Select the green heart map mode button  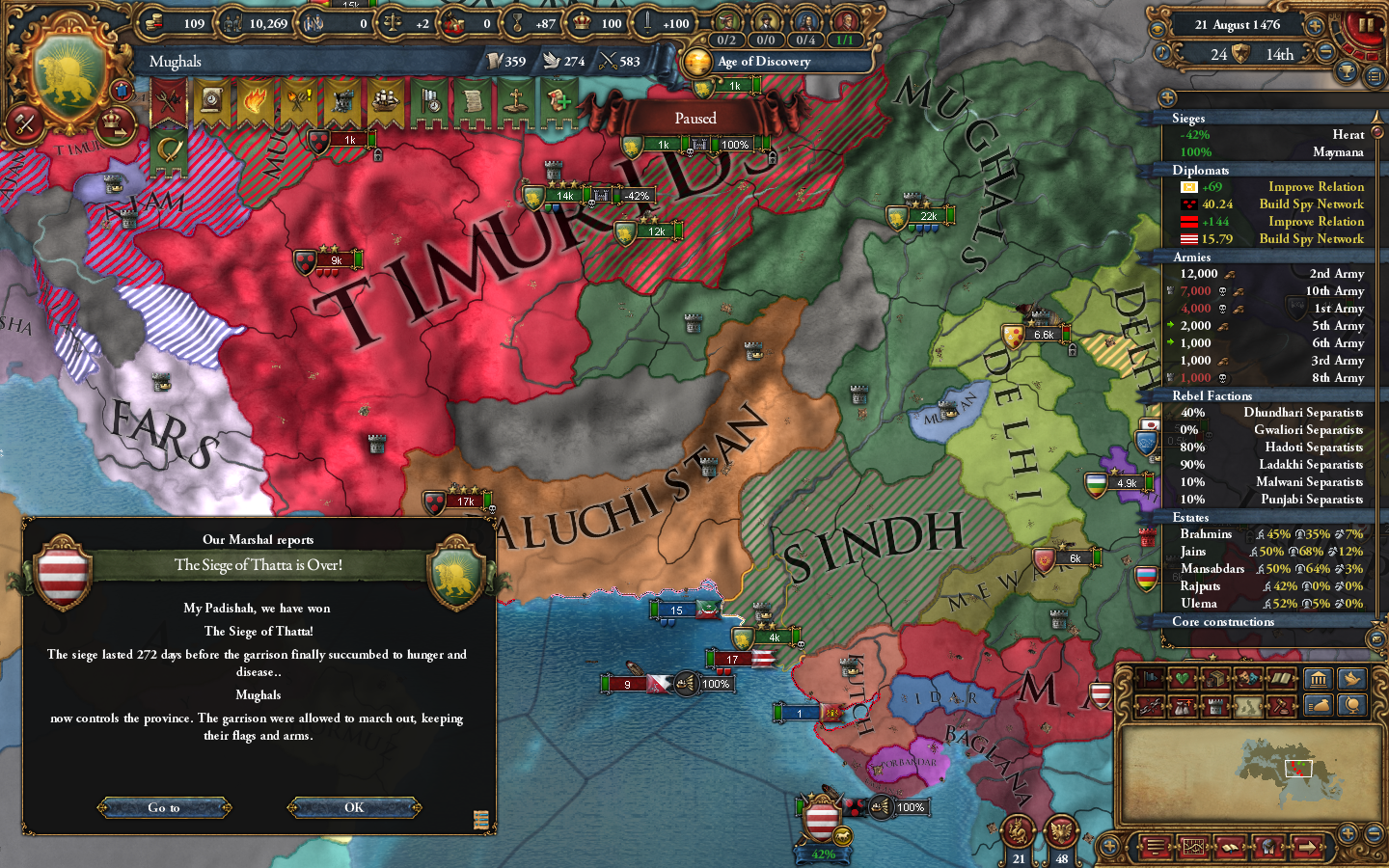(x=1182, y=677)
